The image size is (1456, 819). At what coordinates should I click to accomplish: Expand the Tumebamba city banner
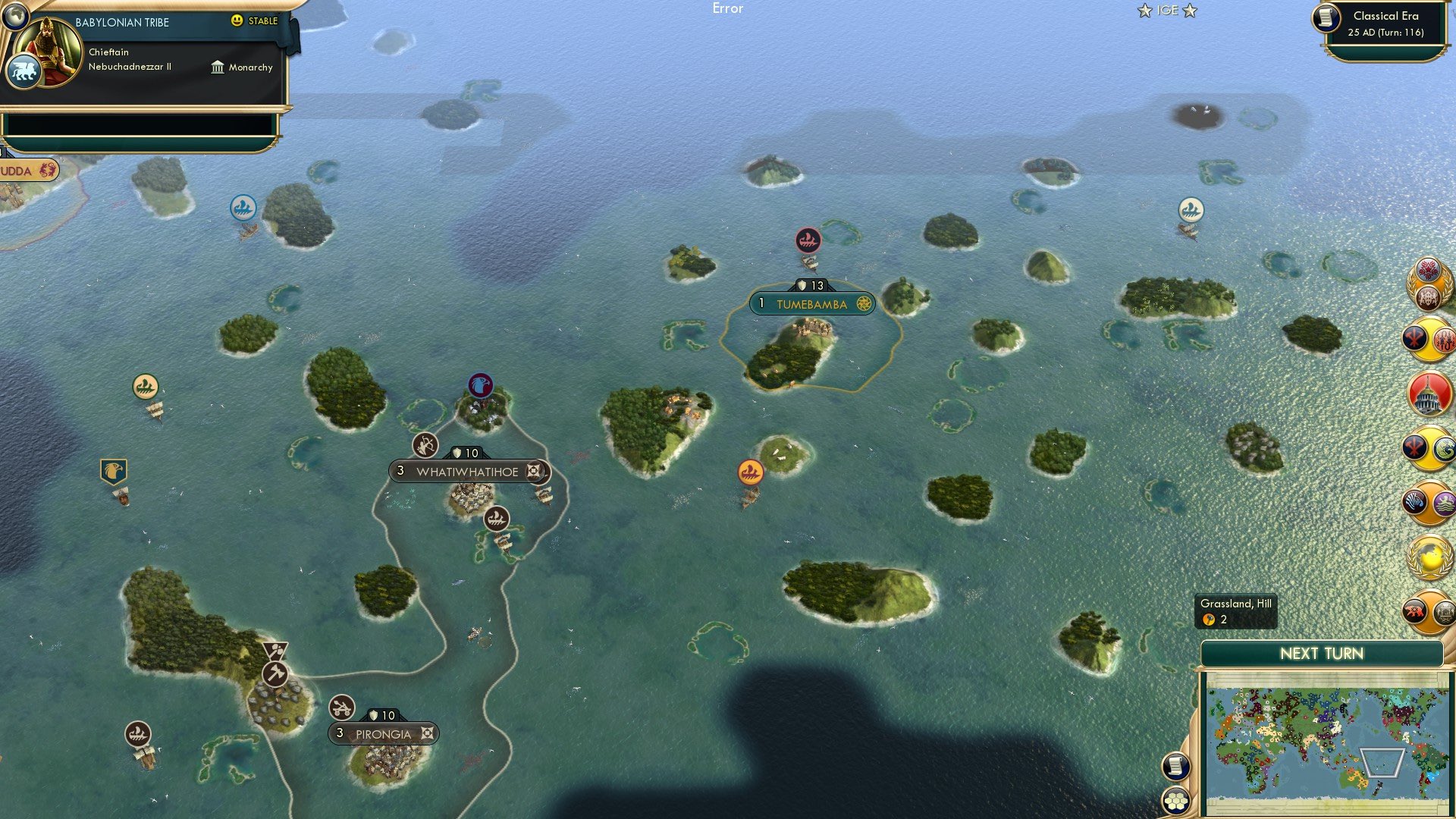pos(811,304)
